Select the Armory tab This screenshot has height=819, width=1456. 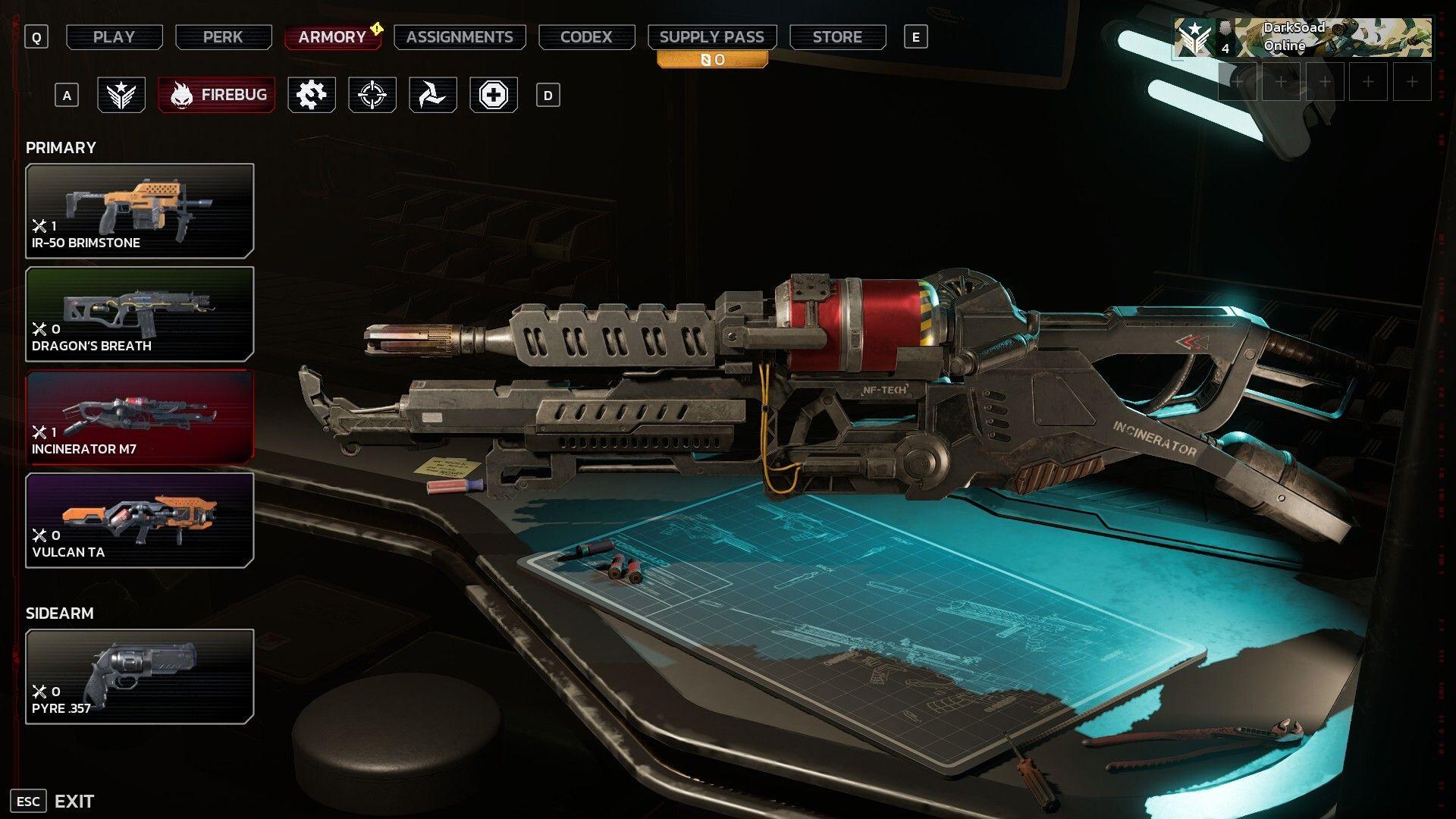click(x=332, y=37)
